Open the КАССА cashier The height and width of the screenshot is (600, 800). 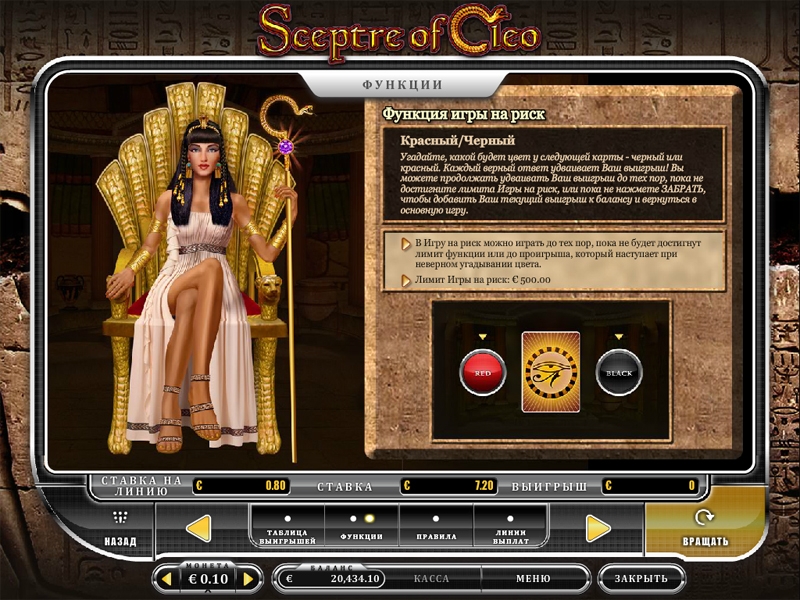click(x=431, y=578)
